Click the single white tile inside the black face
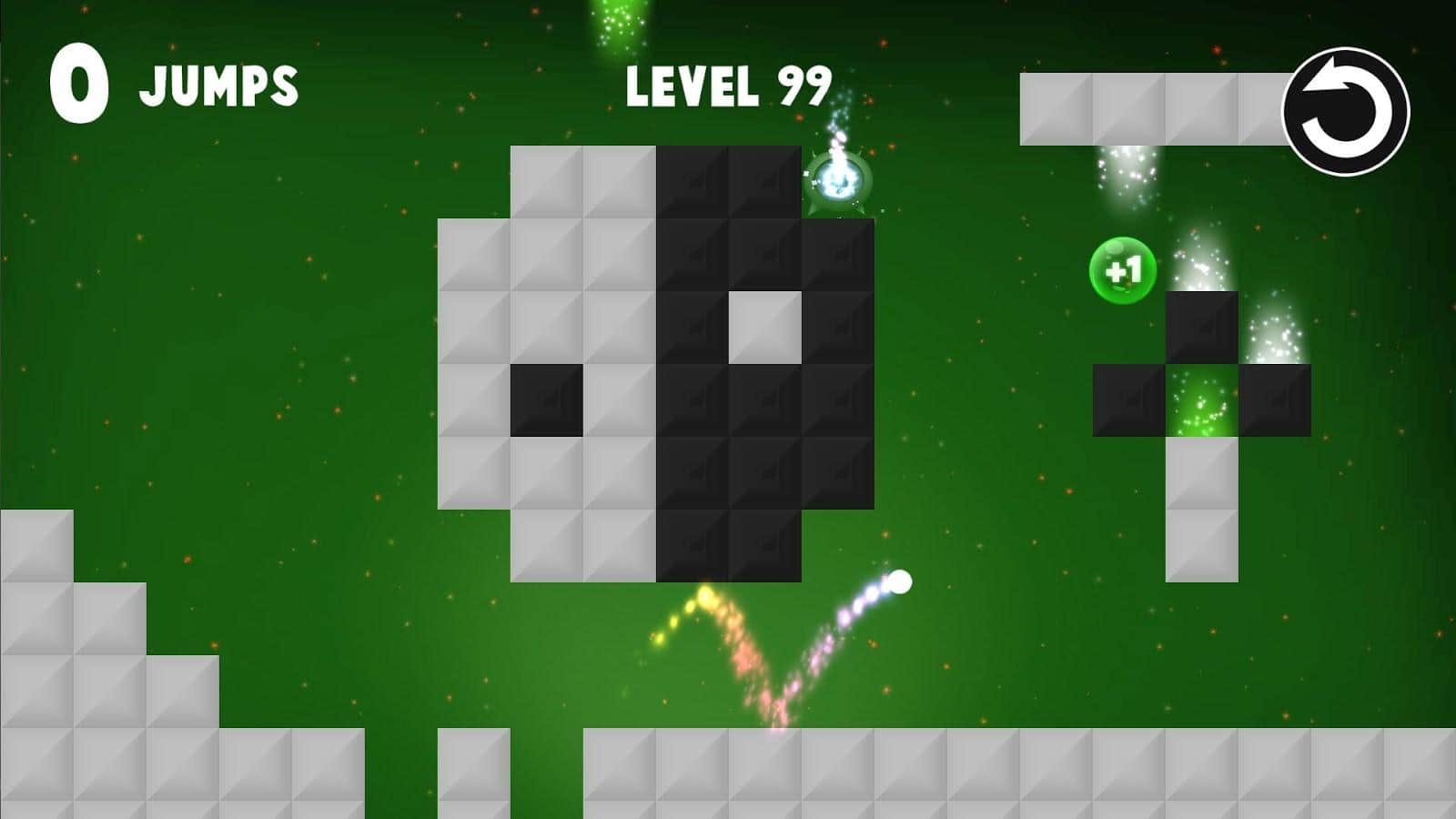 (767, 329)
